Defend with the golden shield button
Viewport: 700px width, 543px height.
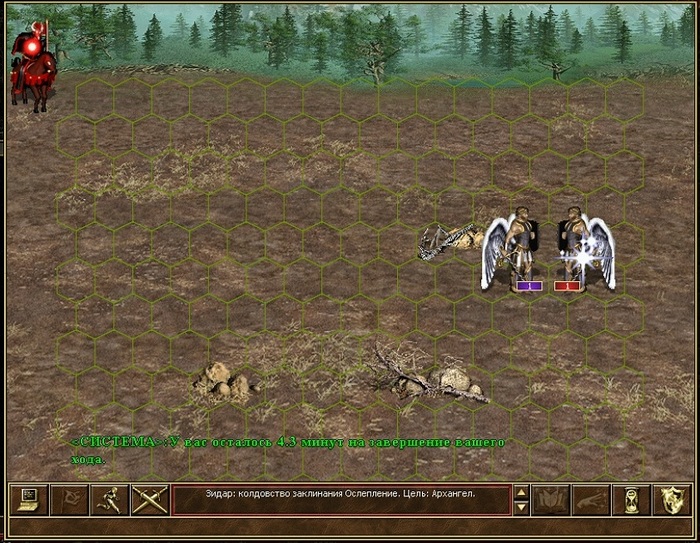coord(671,499)
